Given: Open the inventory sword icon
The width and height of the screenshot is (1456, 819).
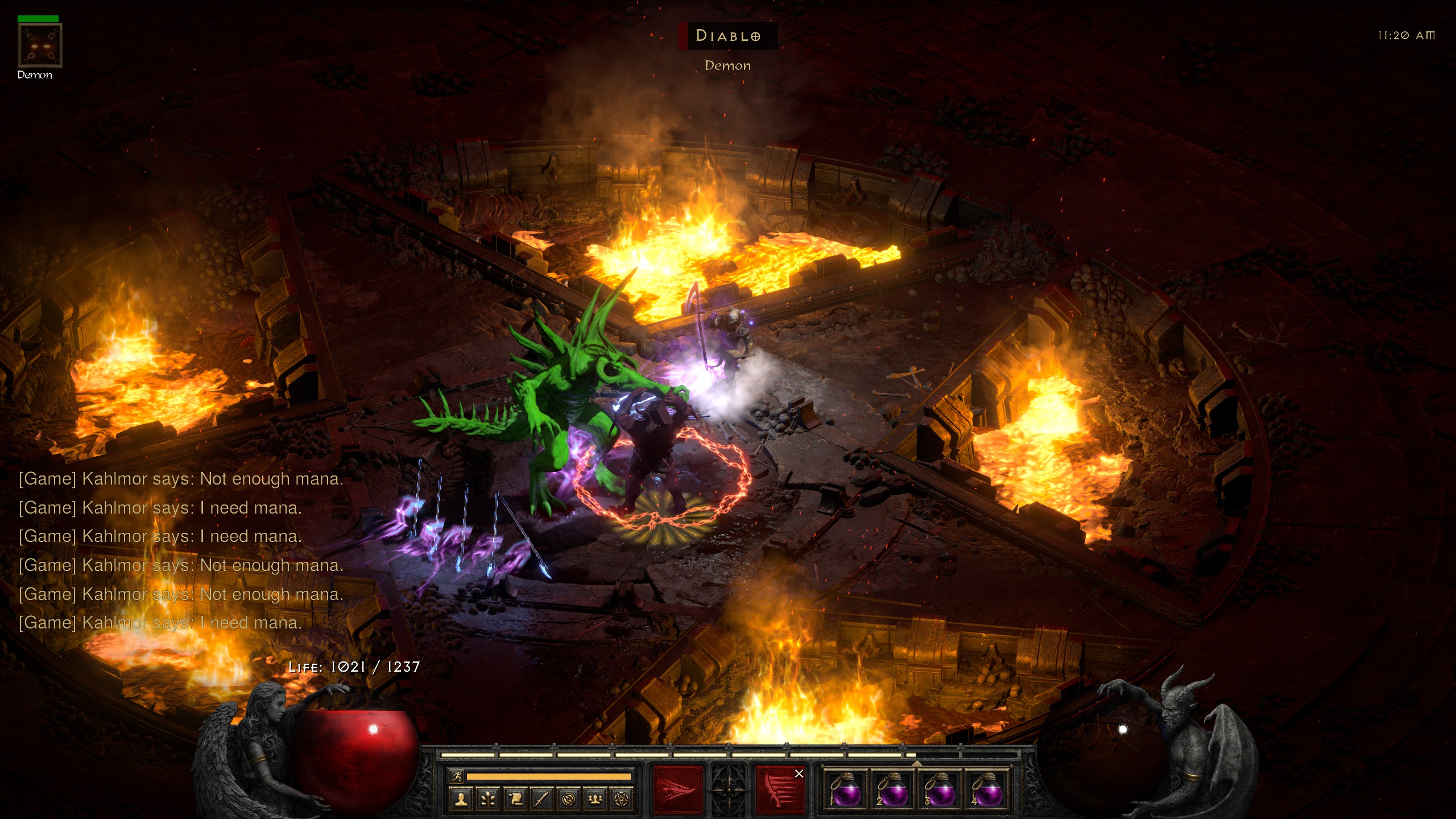Looking at the screenshot, I should [x=542, y=799].
